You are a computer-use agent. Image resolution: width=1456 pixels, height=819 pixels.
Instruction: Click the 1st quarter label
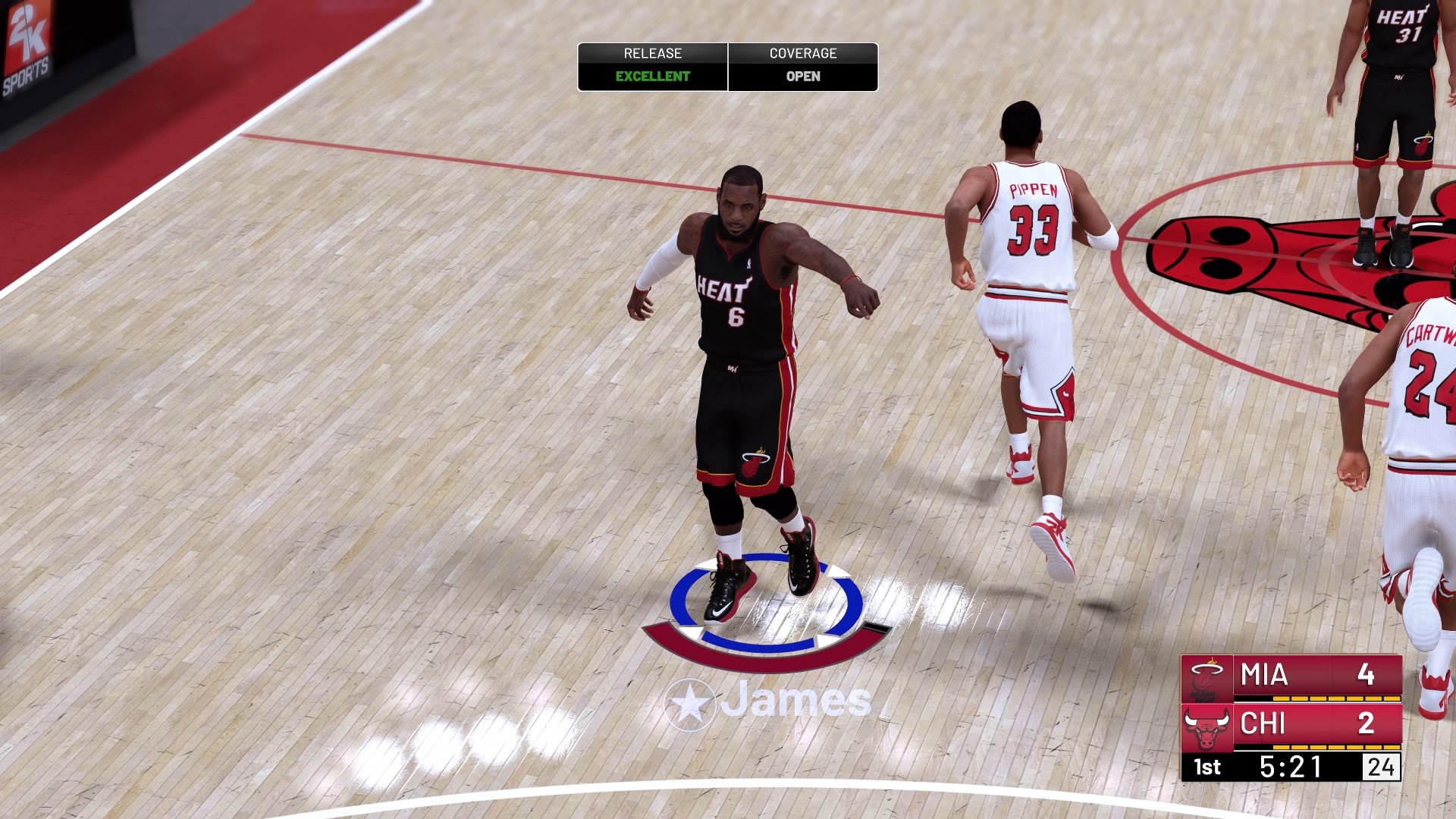pyautogui.click(x=1206, y=767)
